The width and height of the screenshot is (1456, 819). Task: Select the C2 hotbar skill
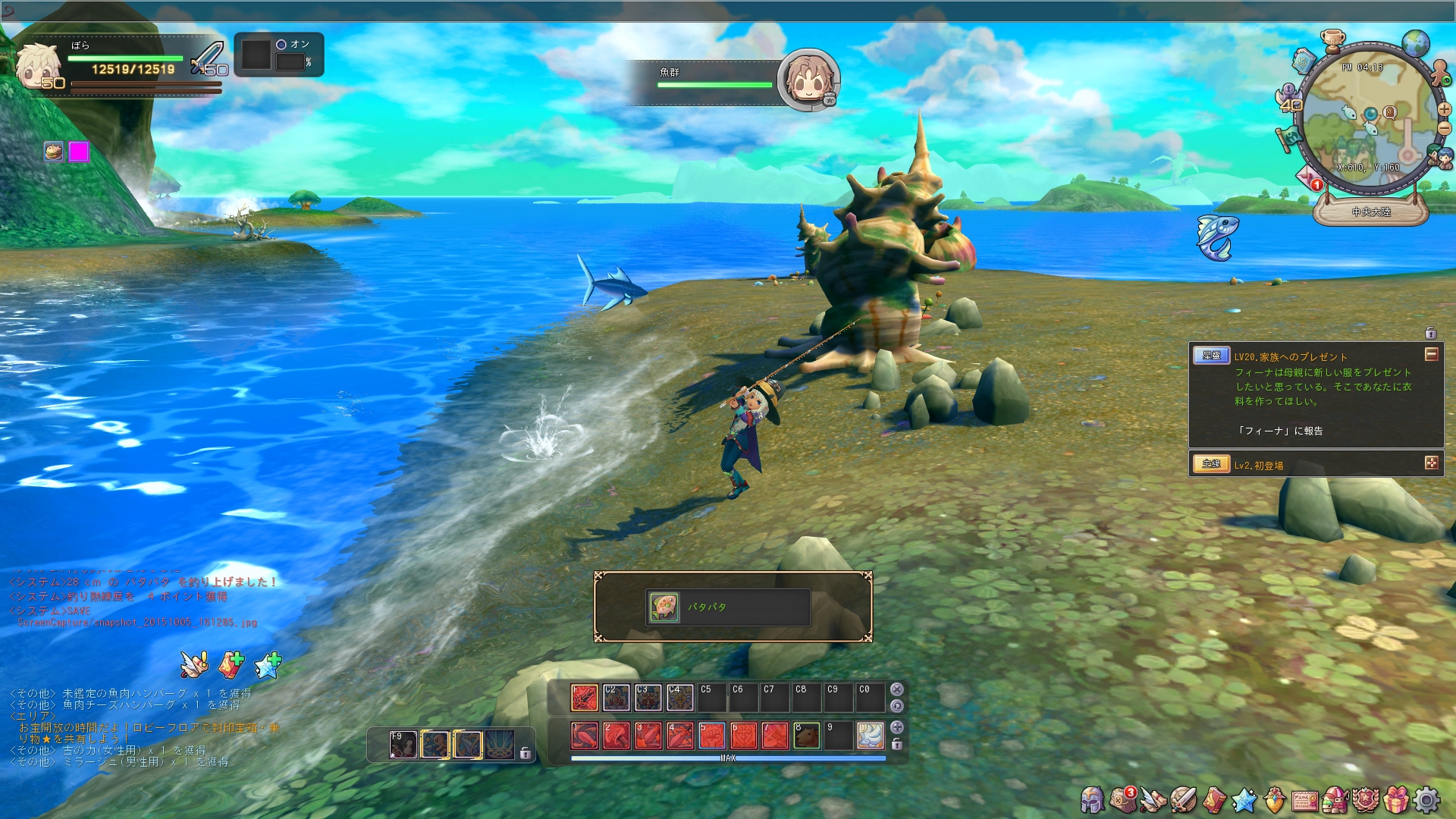pos(616,697)
